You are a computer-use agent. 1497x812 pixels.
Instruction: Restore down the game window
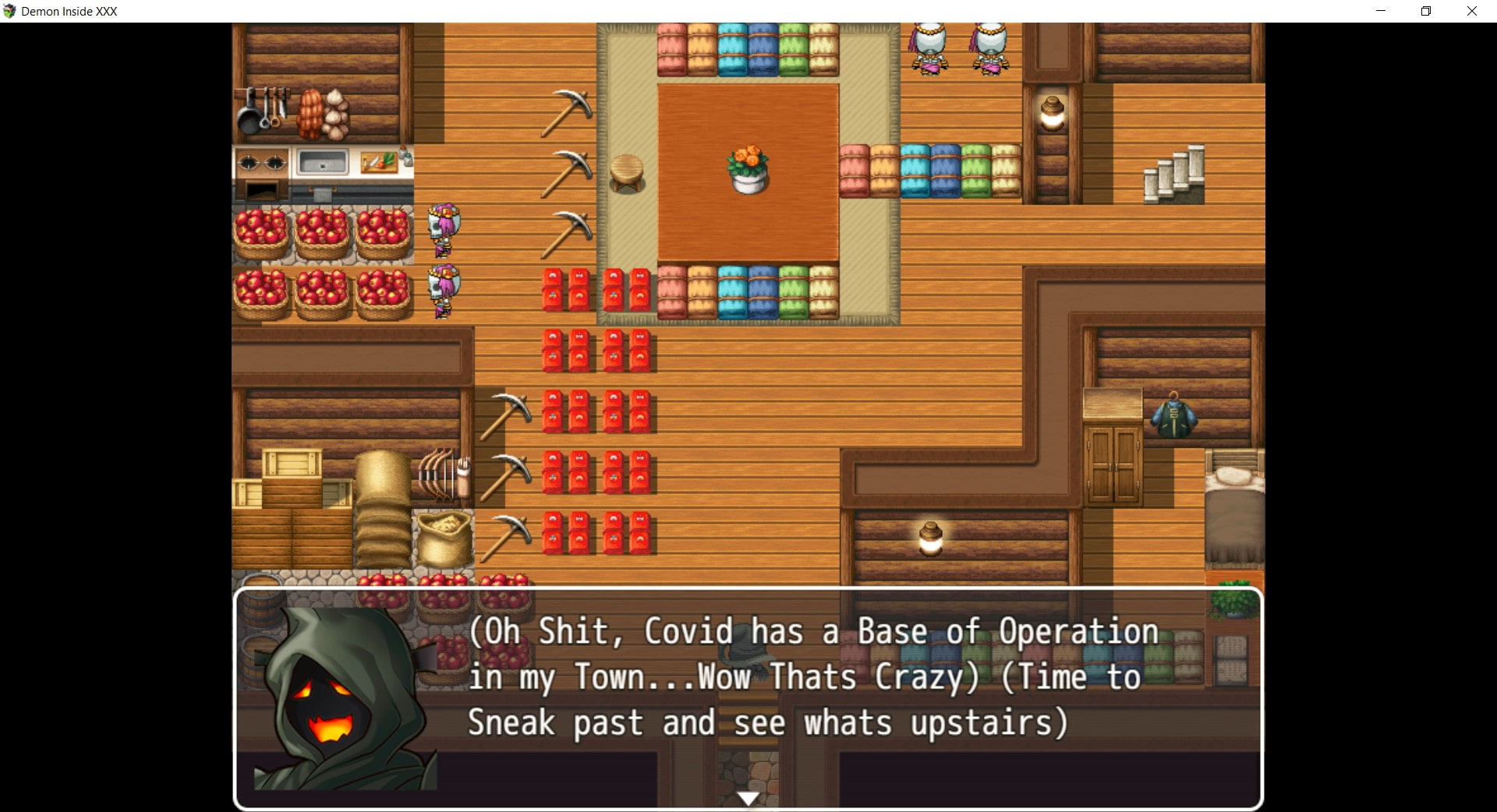tap(1426, 11)
